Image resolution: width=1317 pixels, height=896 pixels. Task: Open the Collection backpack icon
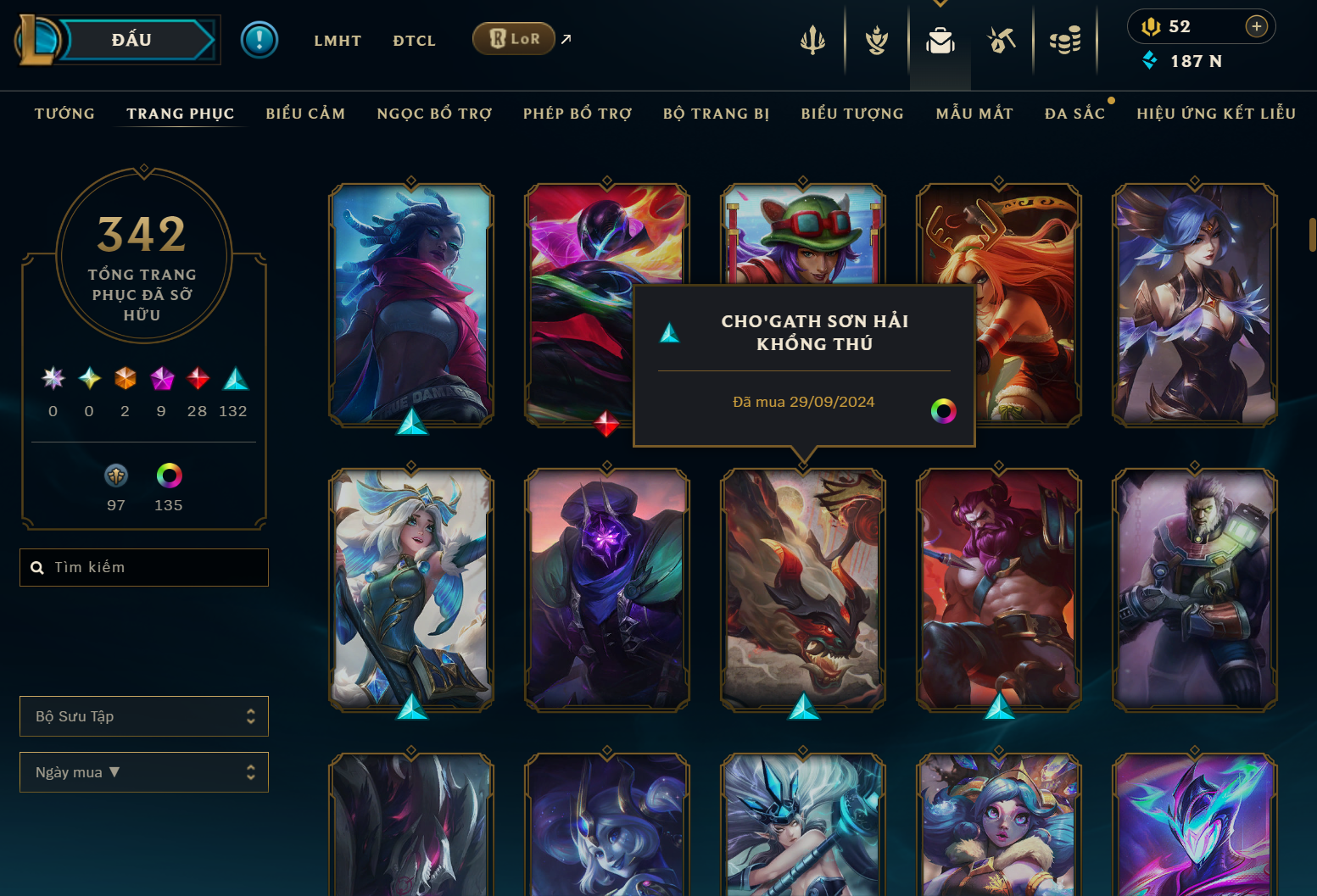[x=940, y=40]
